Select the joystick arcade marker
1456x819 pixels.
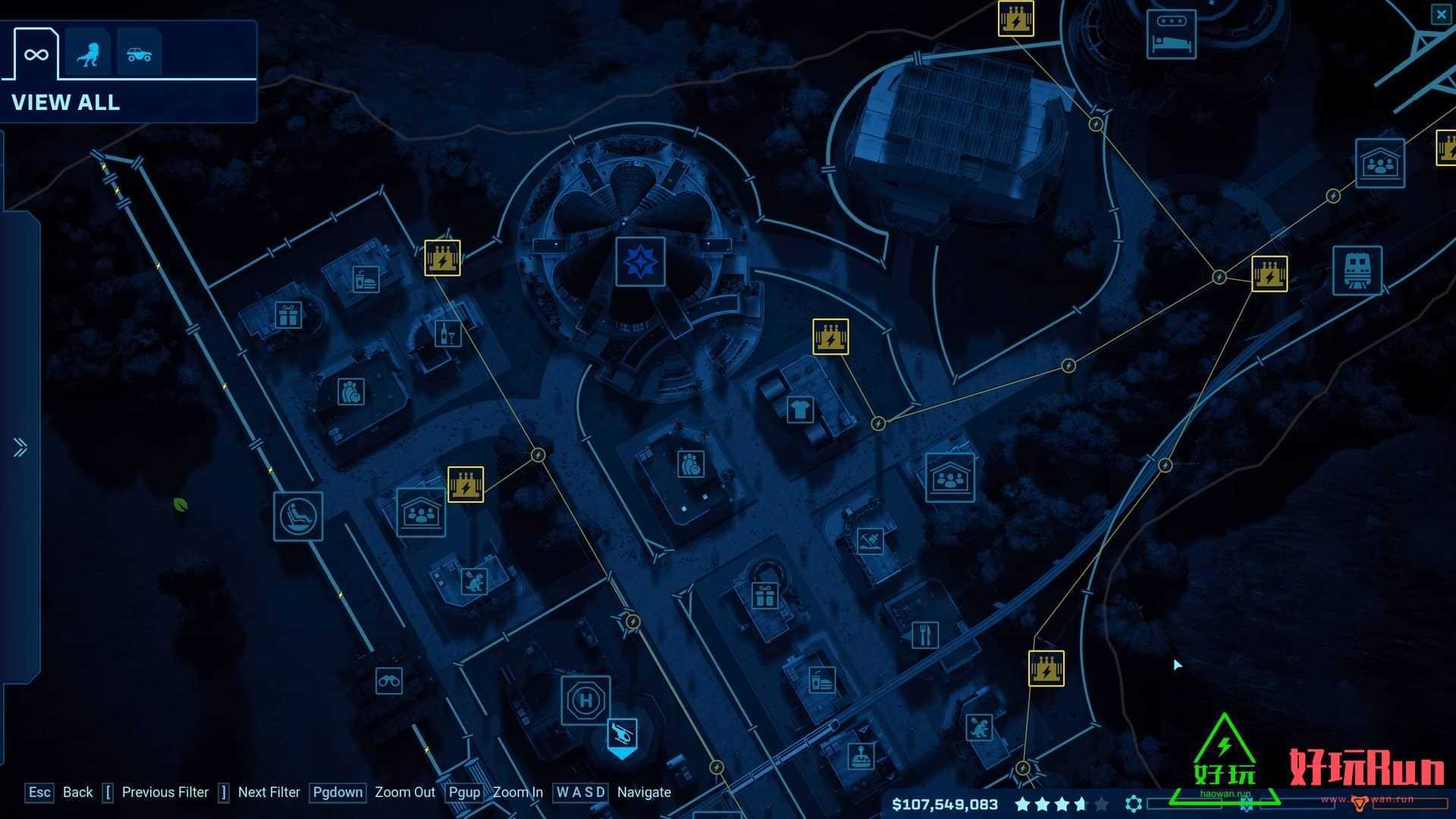860,756
